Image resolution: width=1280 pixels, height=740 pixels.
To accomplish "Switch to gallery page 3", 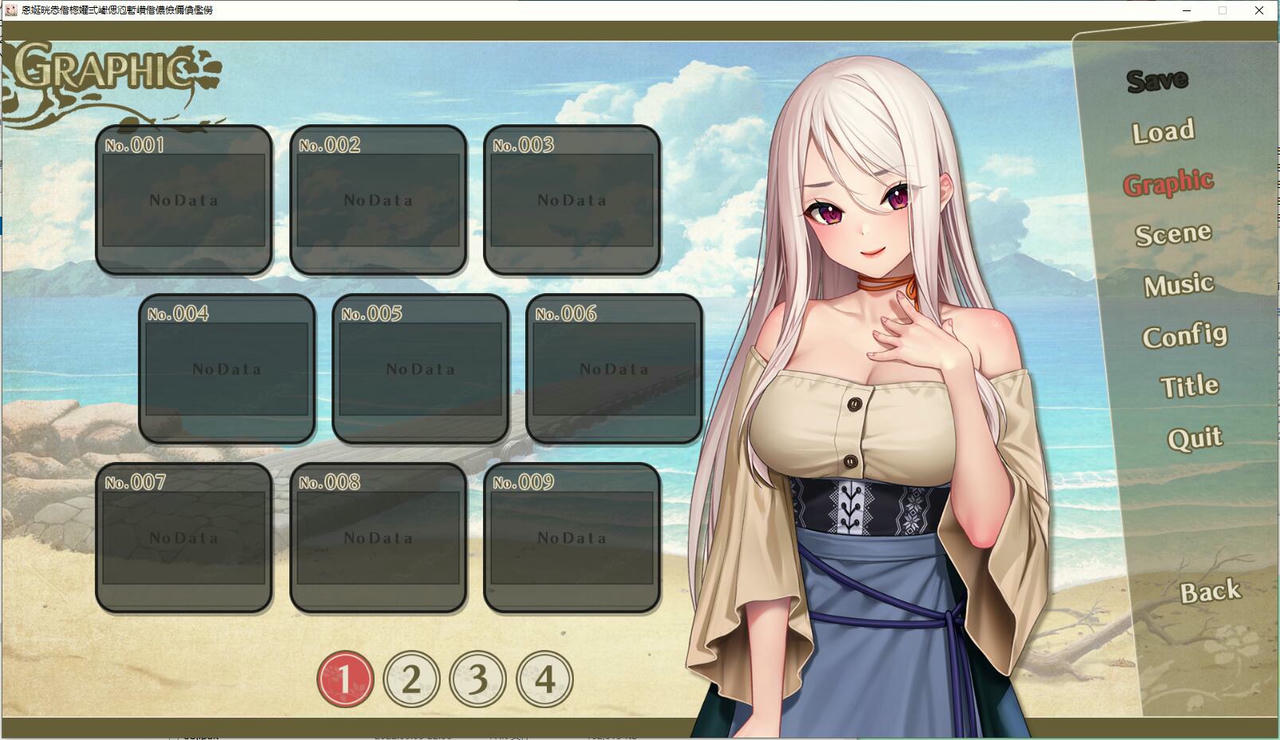I will click(x=478, y=680).
